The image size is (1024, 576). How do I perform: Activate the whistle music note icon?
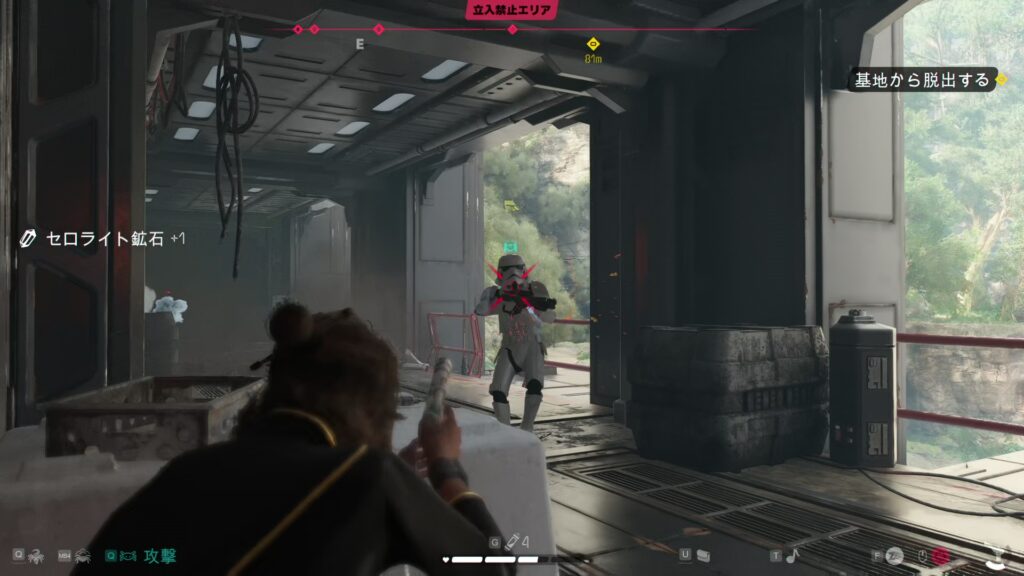(x=792, y=555)
